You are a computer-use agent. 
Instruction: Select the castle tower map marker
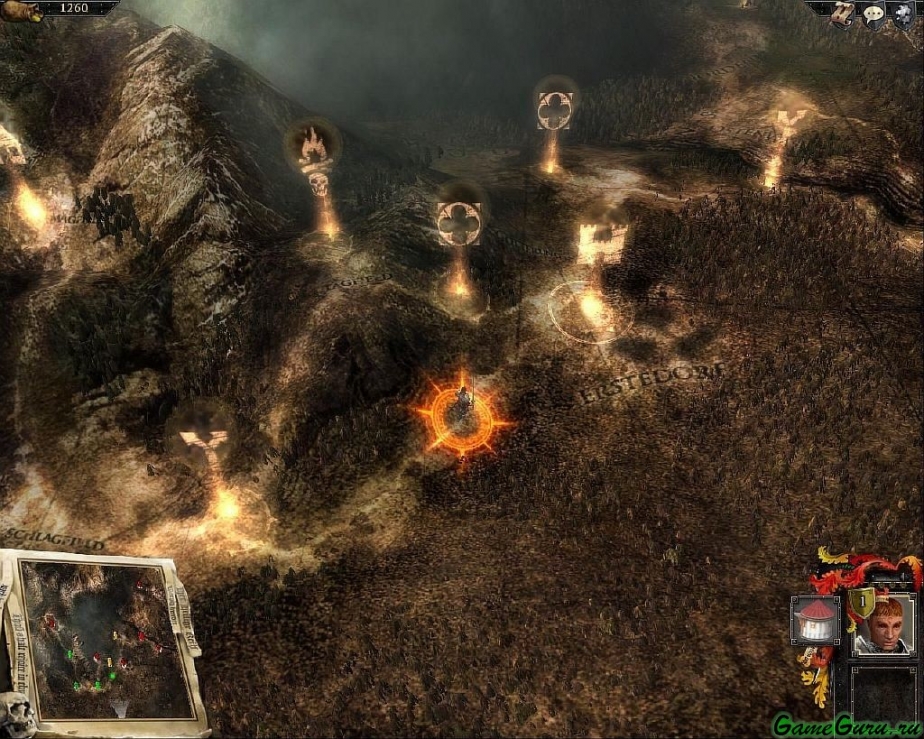(601, 243)
